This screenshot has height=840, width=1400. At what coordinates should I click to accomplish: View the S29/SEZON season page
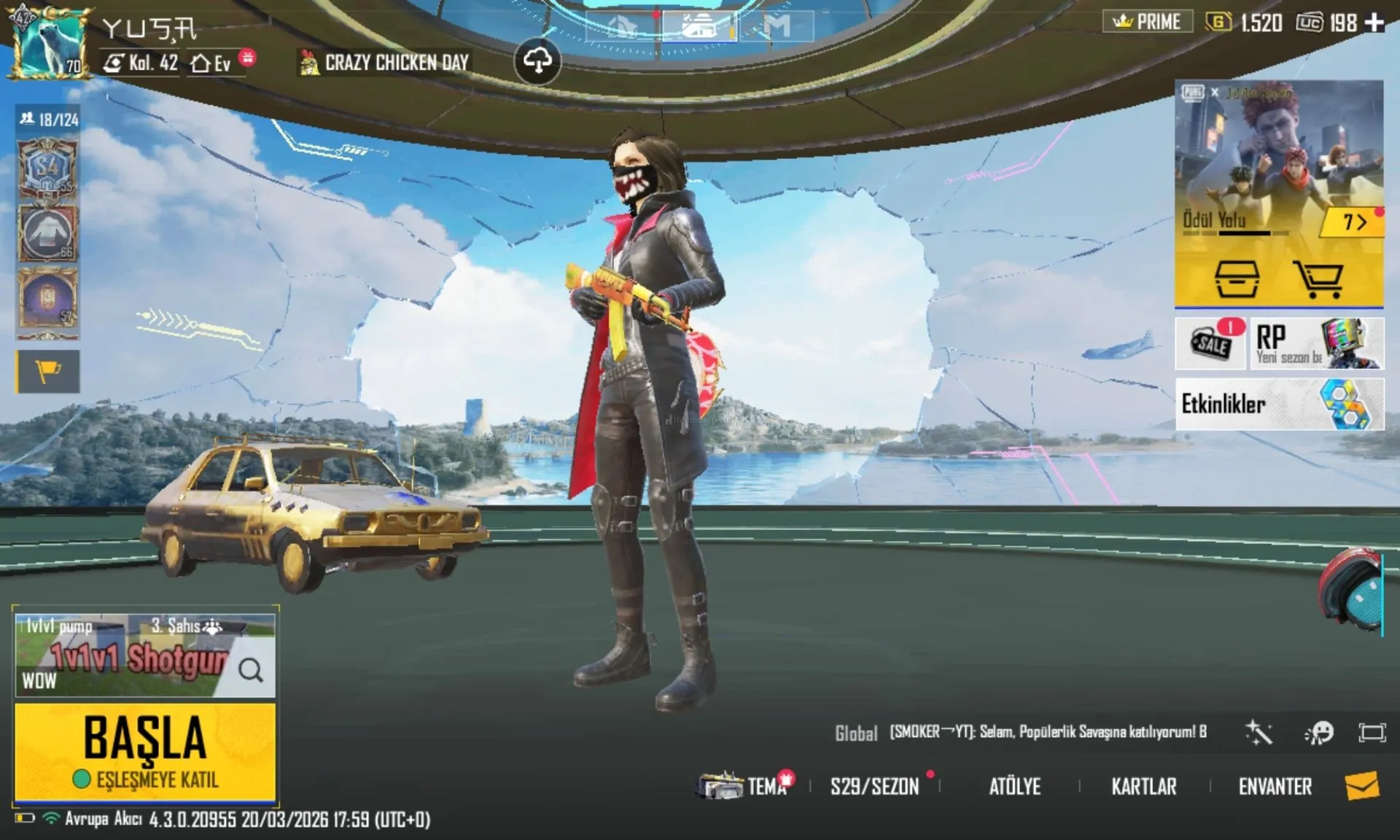874,787
